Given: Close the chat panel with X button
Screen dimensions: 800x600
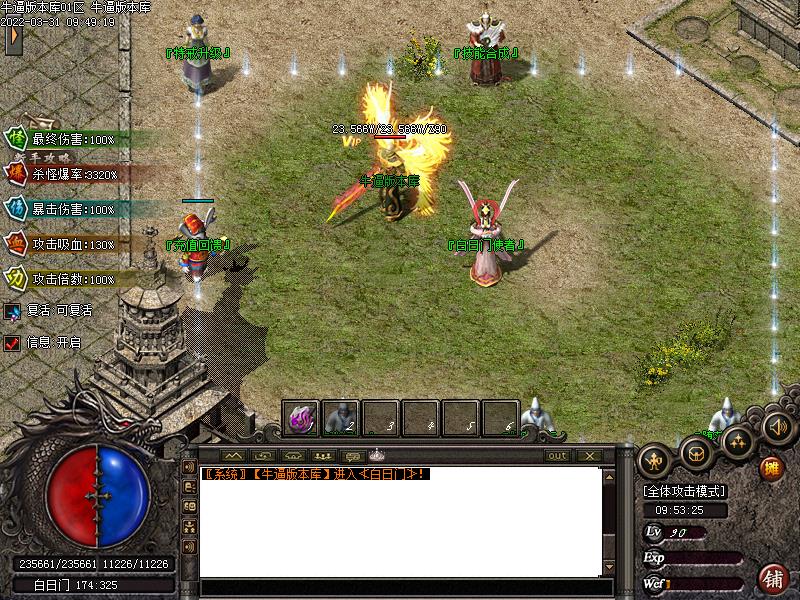Looking at the screenshot, I should pos(588,456).
